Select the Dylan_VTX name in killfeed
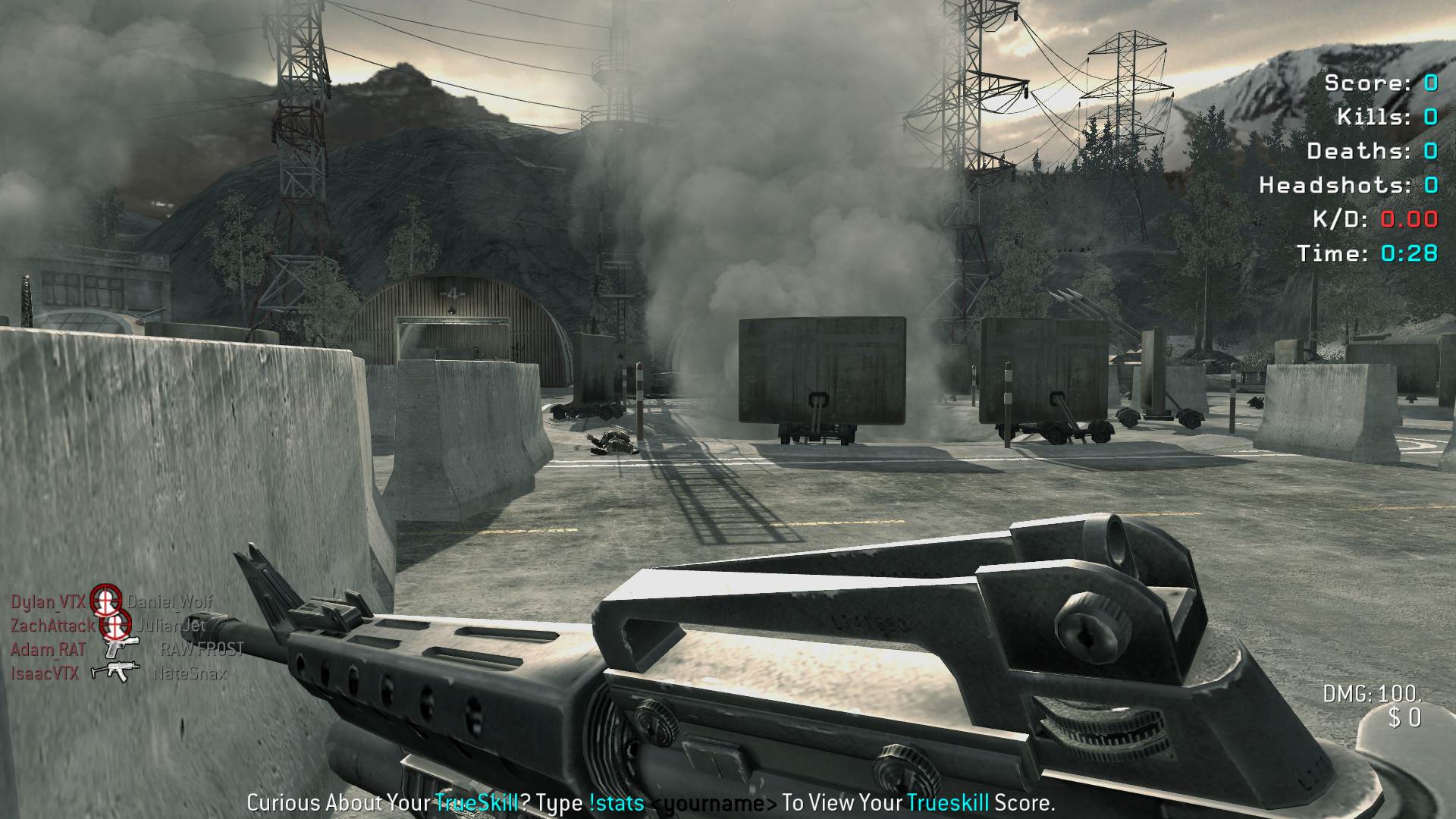 pyautogui.click(x=48, y=602)
